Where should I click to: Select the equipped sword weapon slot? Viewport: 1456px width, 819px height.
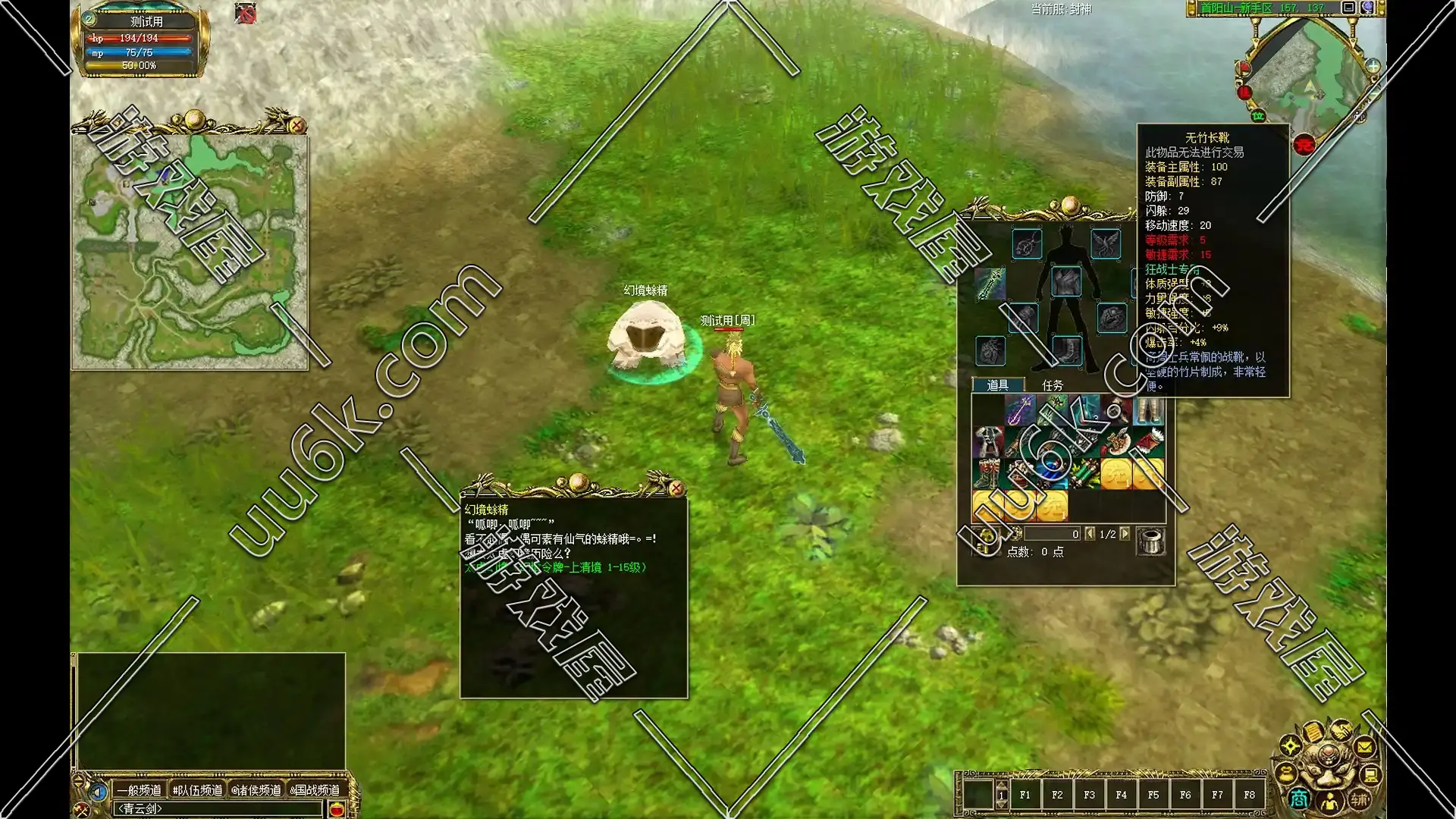[990, 283]
